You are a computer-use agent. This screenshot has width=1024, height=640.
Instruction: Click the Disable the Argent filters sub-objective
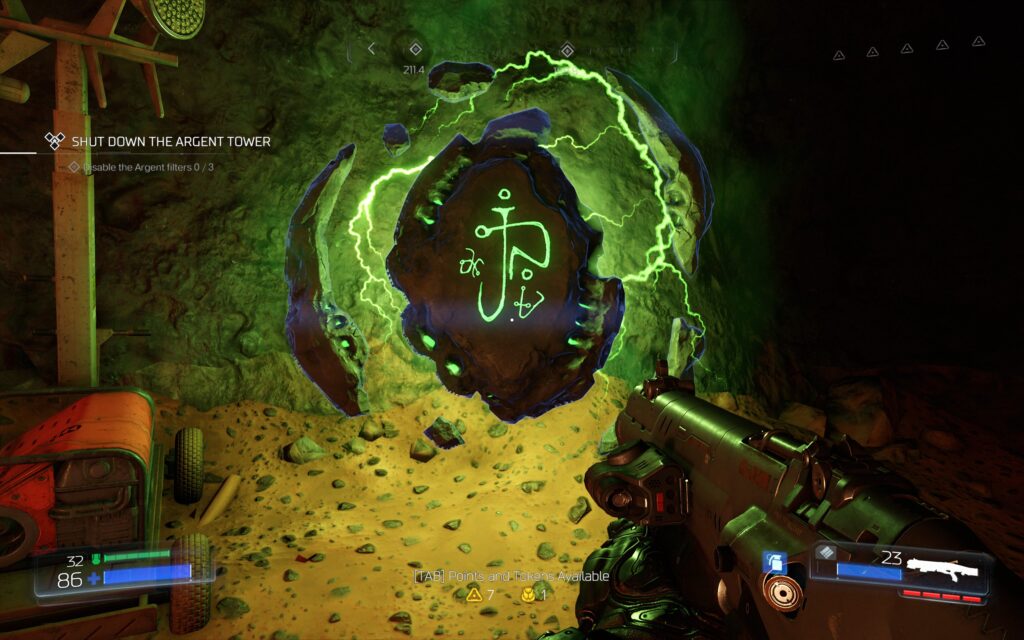(147, 167)
